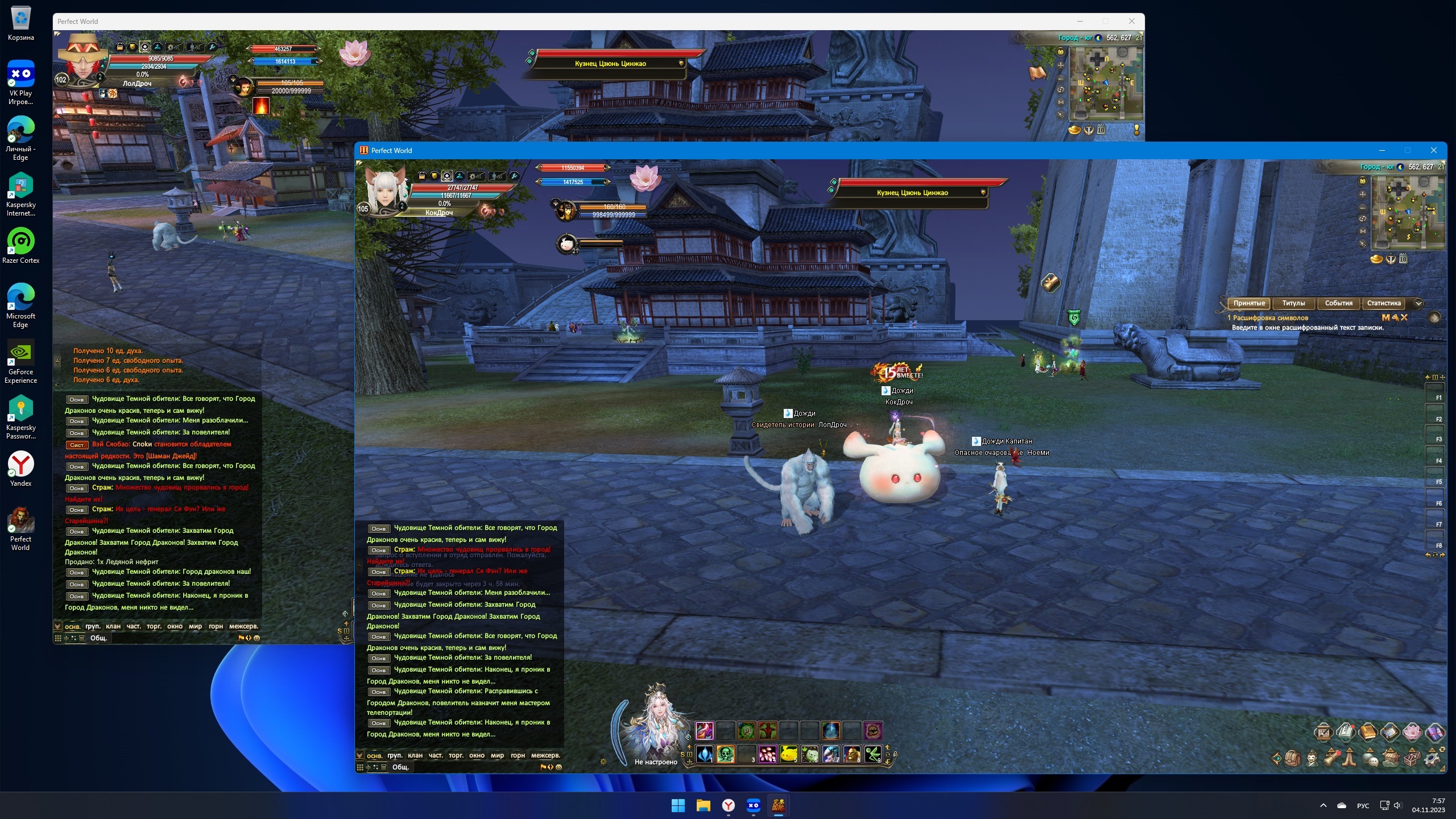Select the Принятые quests tab
Viewport: 1456px width, 819px height.
coord(1249,303)
